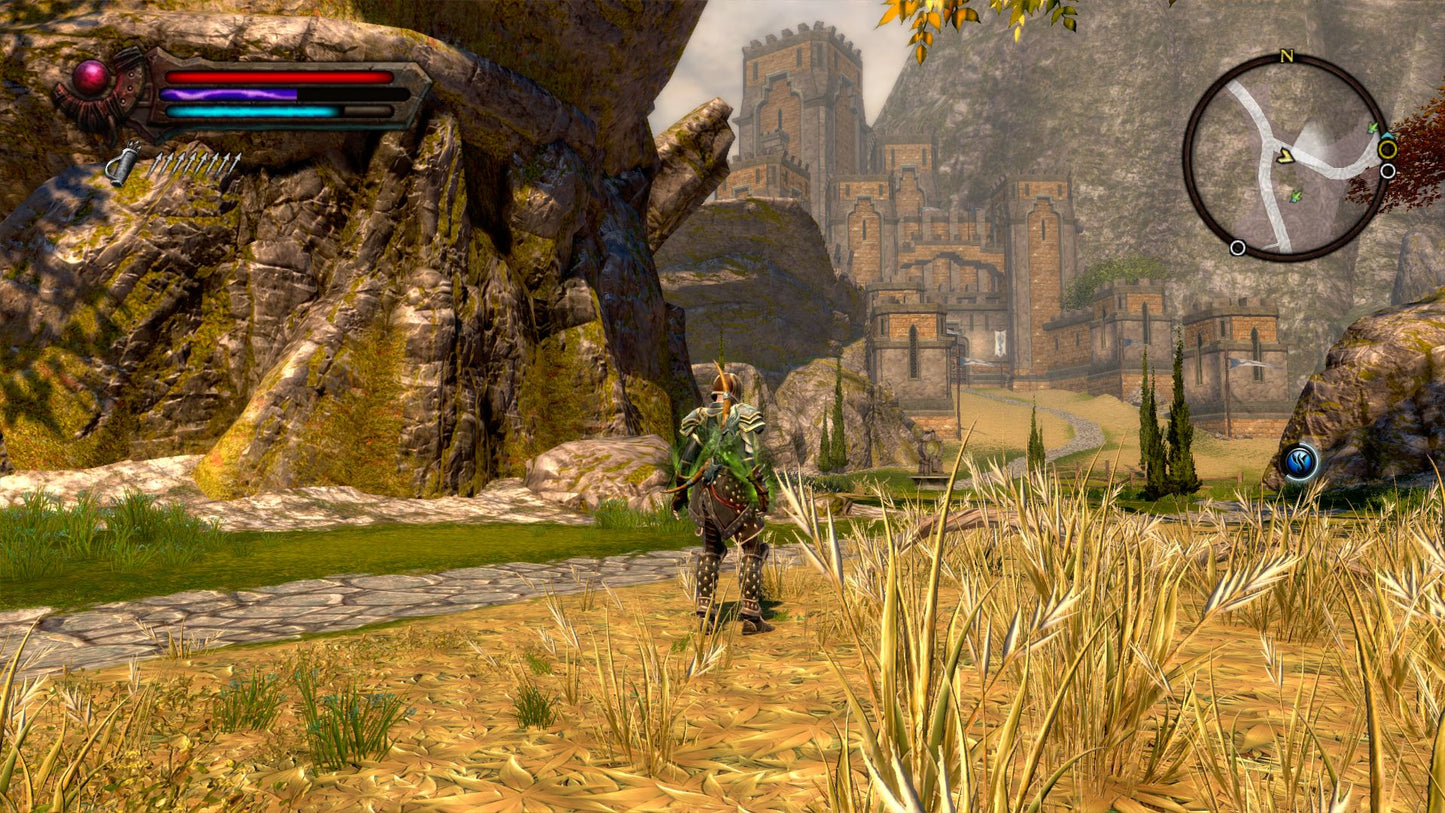The width and height of the screenshot is (1445, 813).
Task: Click the N compass letter on the minimap
Action: (1285, 56)
